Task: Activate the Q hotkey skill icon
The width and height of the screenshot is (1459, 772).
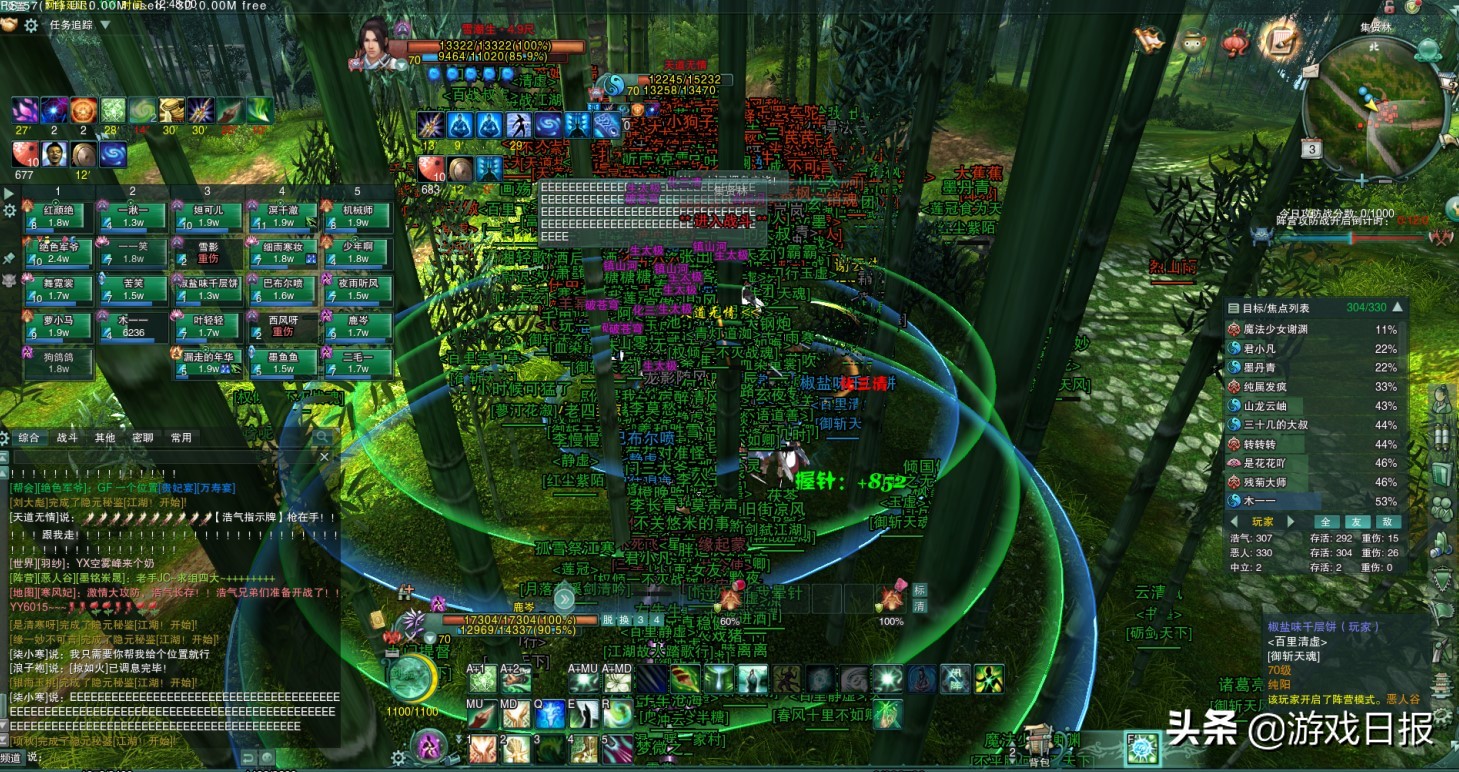Action: click(549, 714)
